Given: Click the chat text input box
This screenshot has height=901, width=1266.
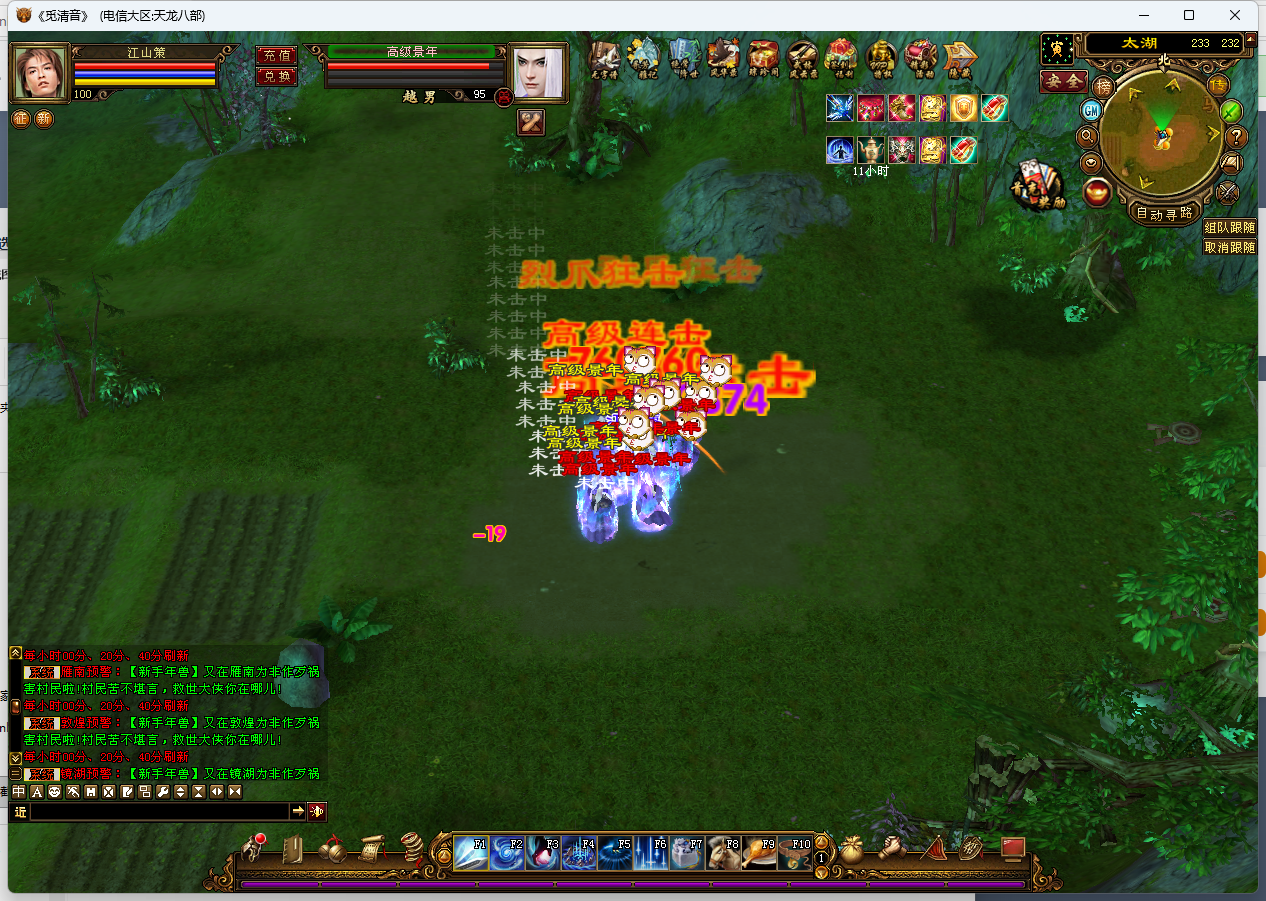Looking at the screenshot, I should pos(160,811).
